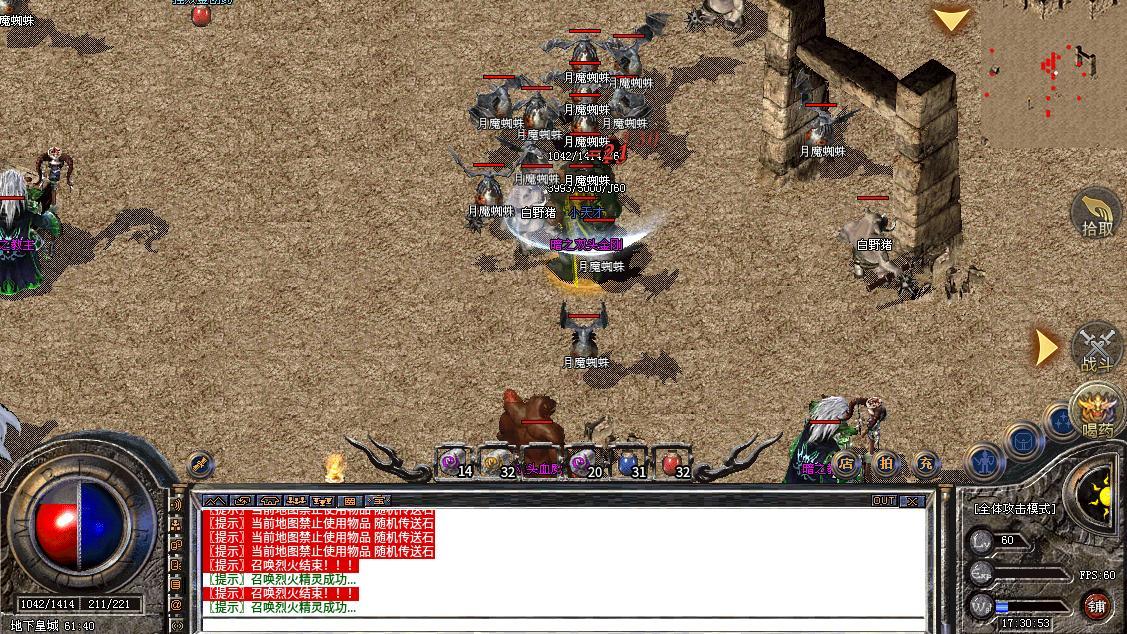The image size is (1127, 634).
Task: Click the @ chat channel icon
Action: click(176, 604)
